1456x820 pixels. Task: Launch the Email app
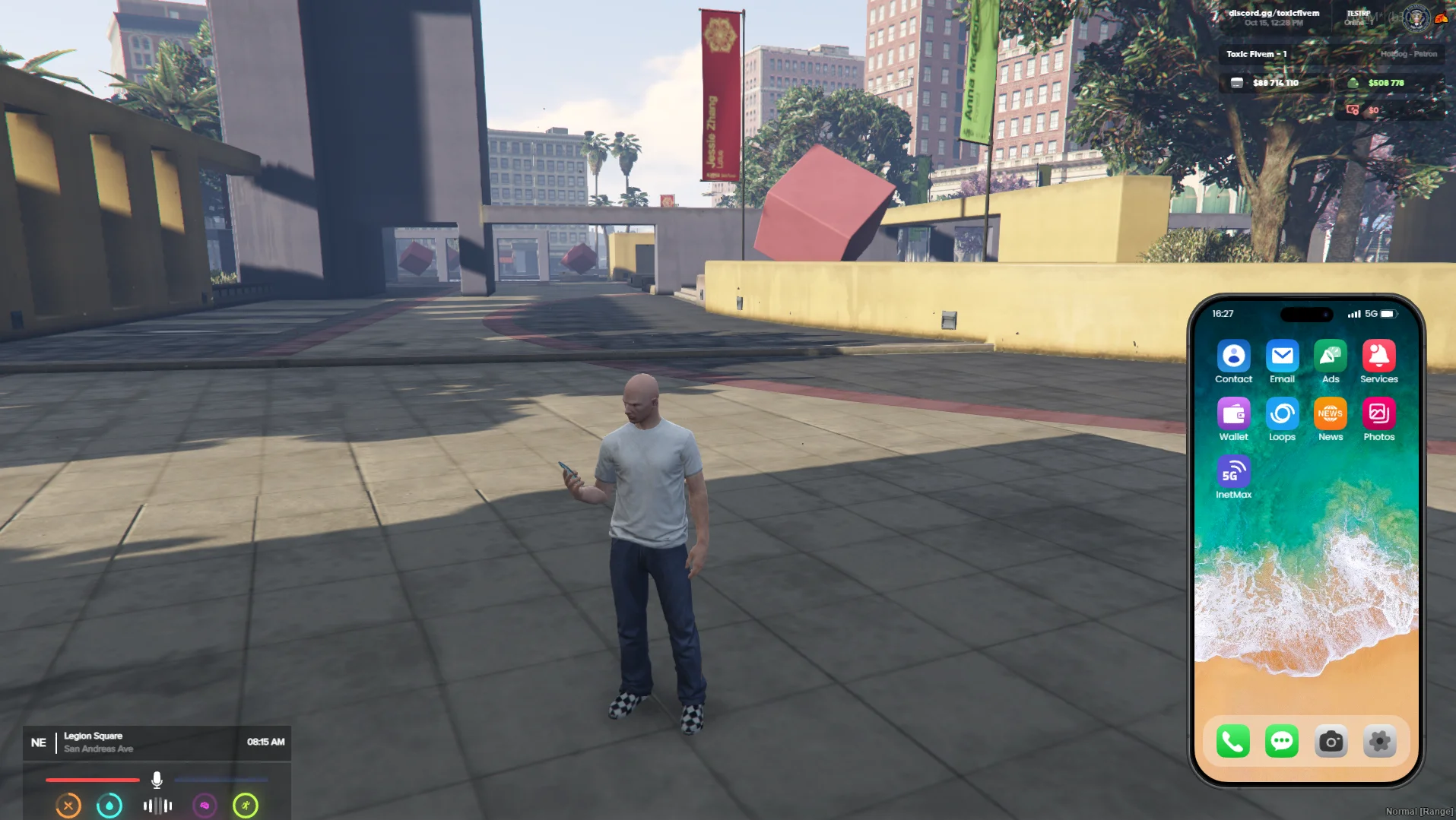tap(1282, 356)
